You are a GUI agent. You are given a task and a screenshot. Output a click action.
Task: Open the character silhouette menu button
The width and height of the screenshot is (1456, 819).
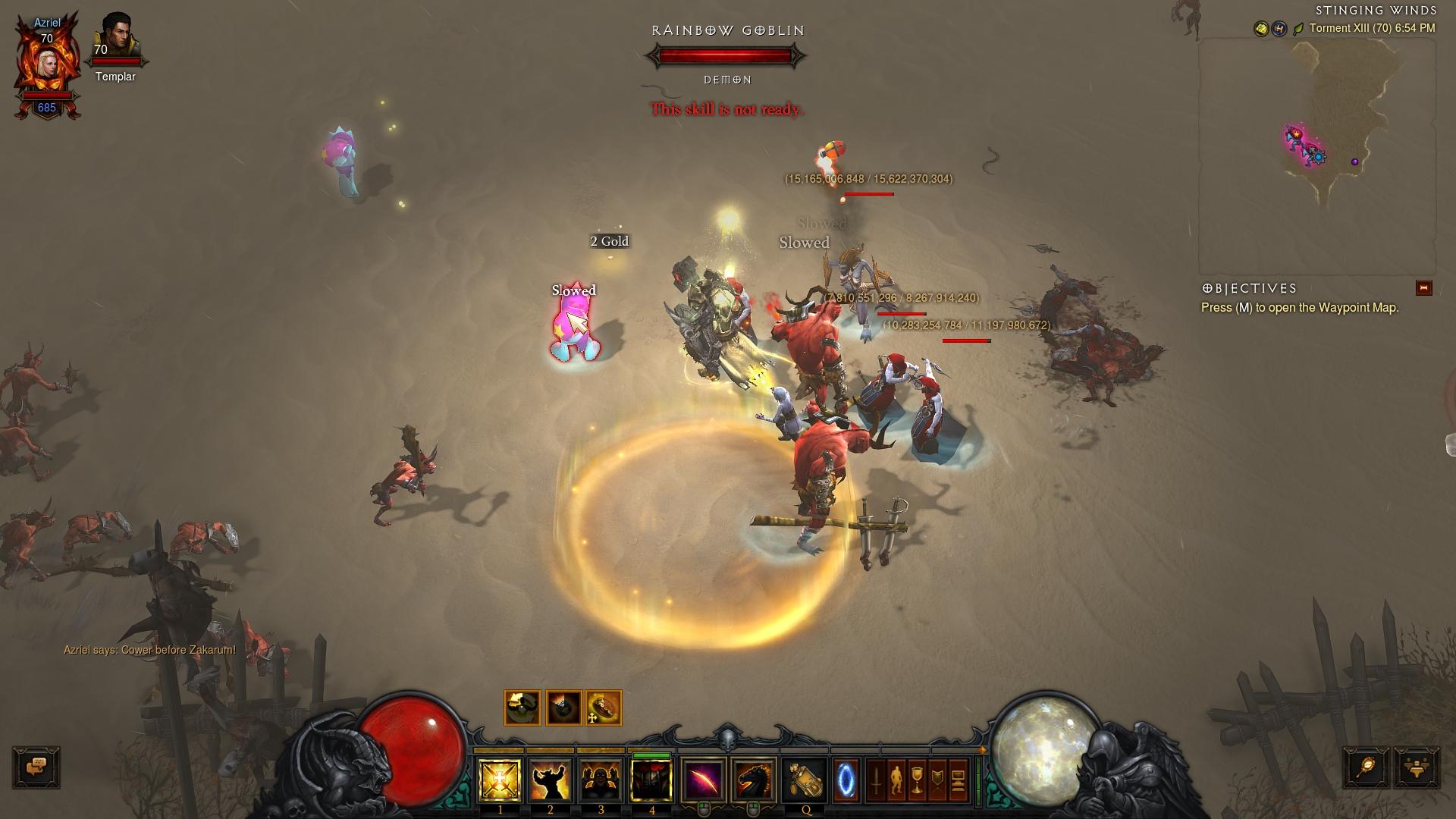[896, 780]
